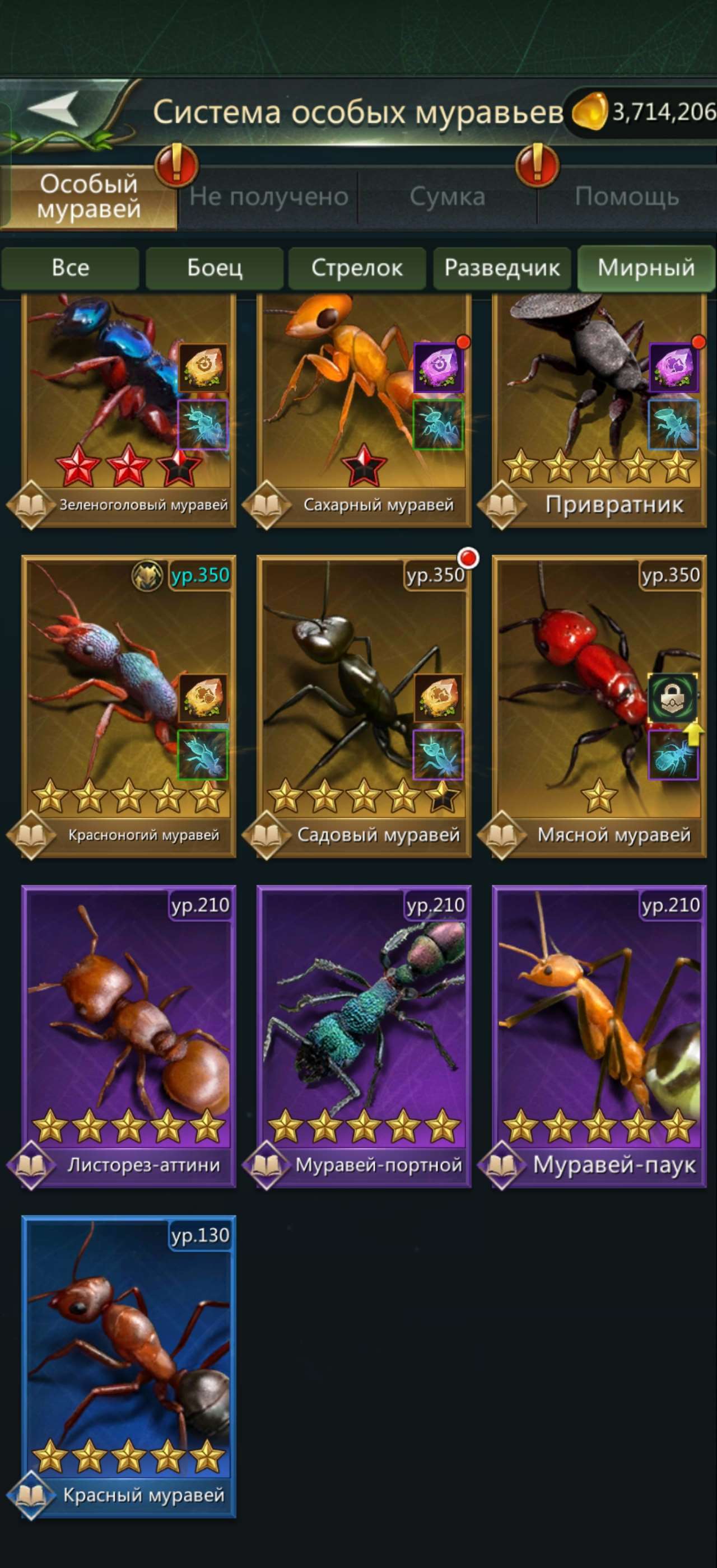
Task: Enable the Стрелок filter
Action: pos(357,268)
